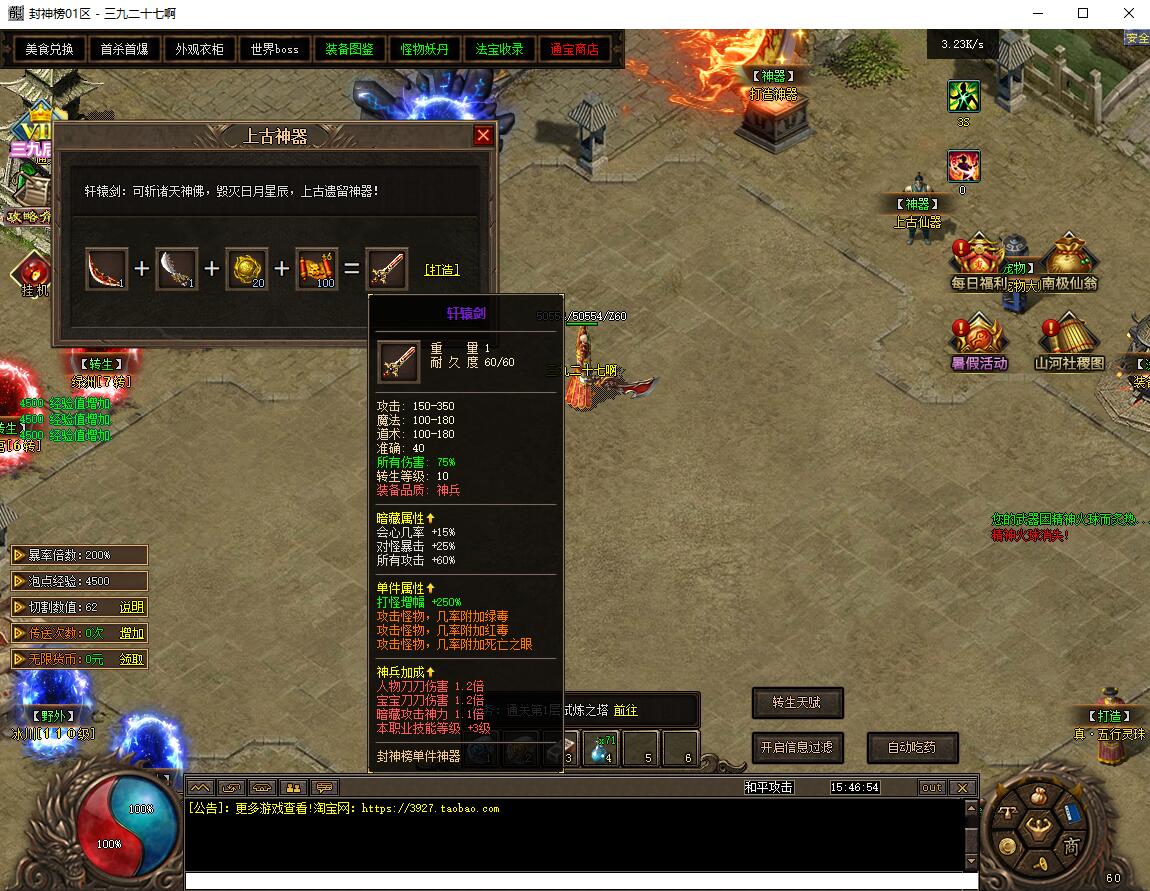Image resolution: width=1150 pixels, height=891 pixels.
Task: Open the 装备图鉴 equipment codex
Action: [x=350, y=49]
